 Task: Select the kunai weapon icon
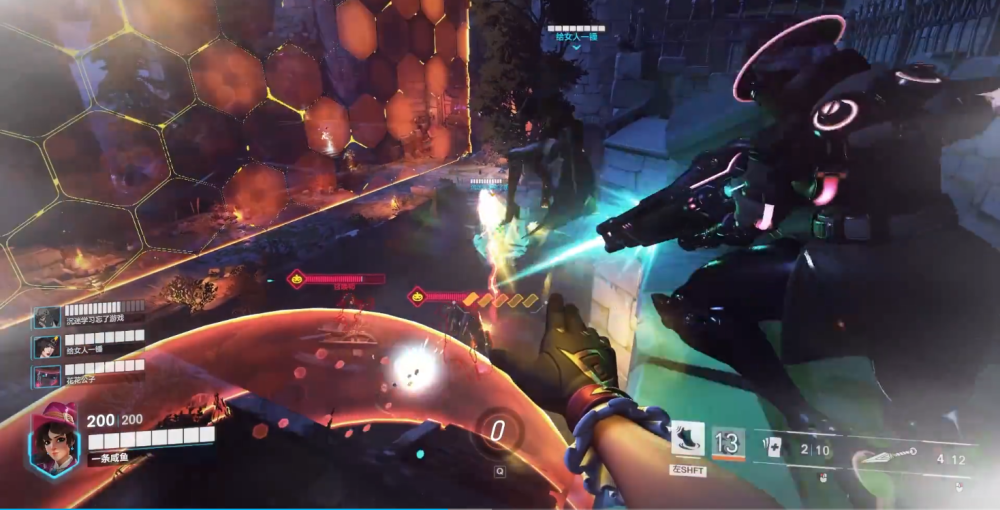885,456
